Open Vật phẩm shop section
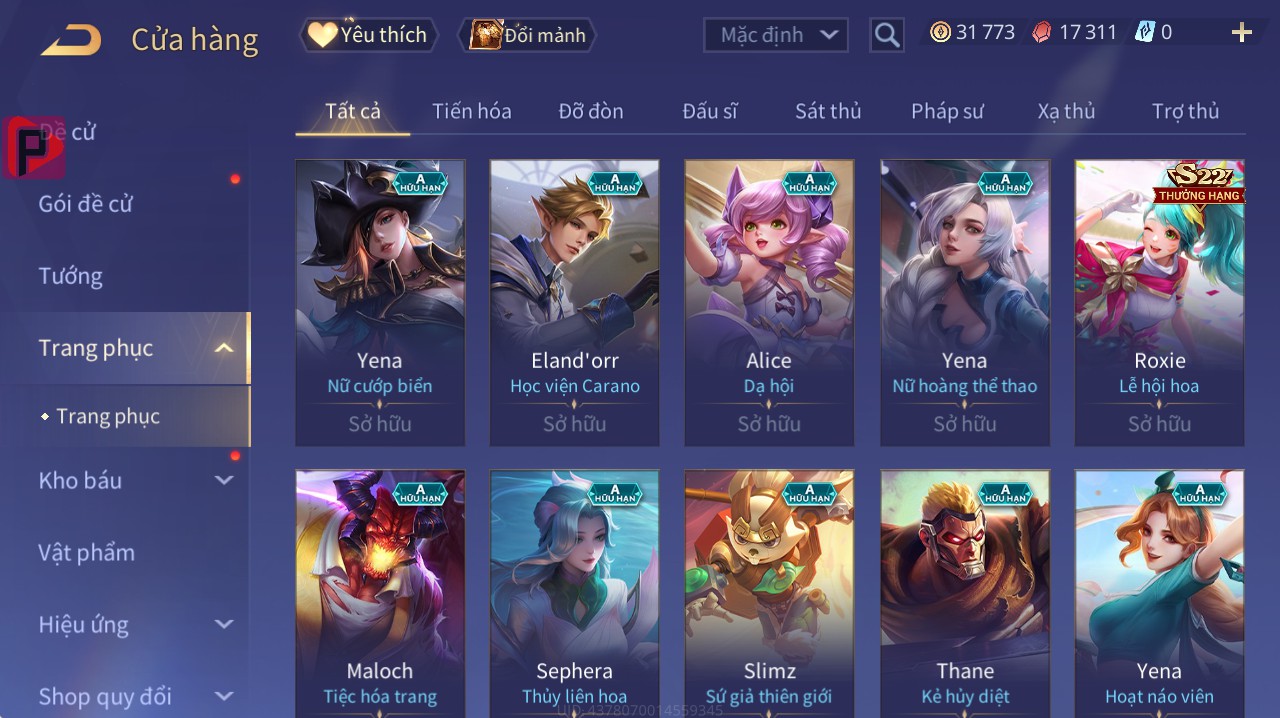The height and width of the screenshot is (718, 1280). 86,553
